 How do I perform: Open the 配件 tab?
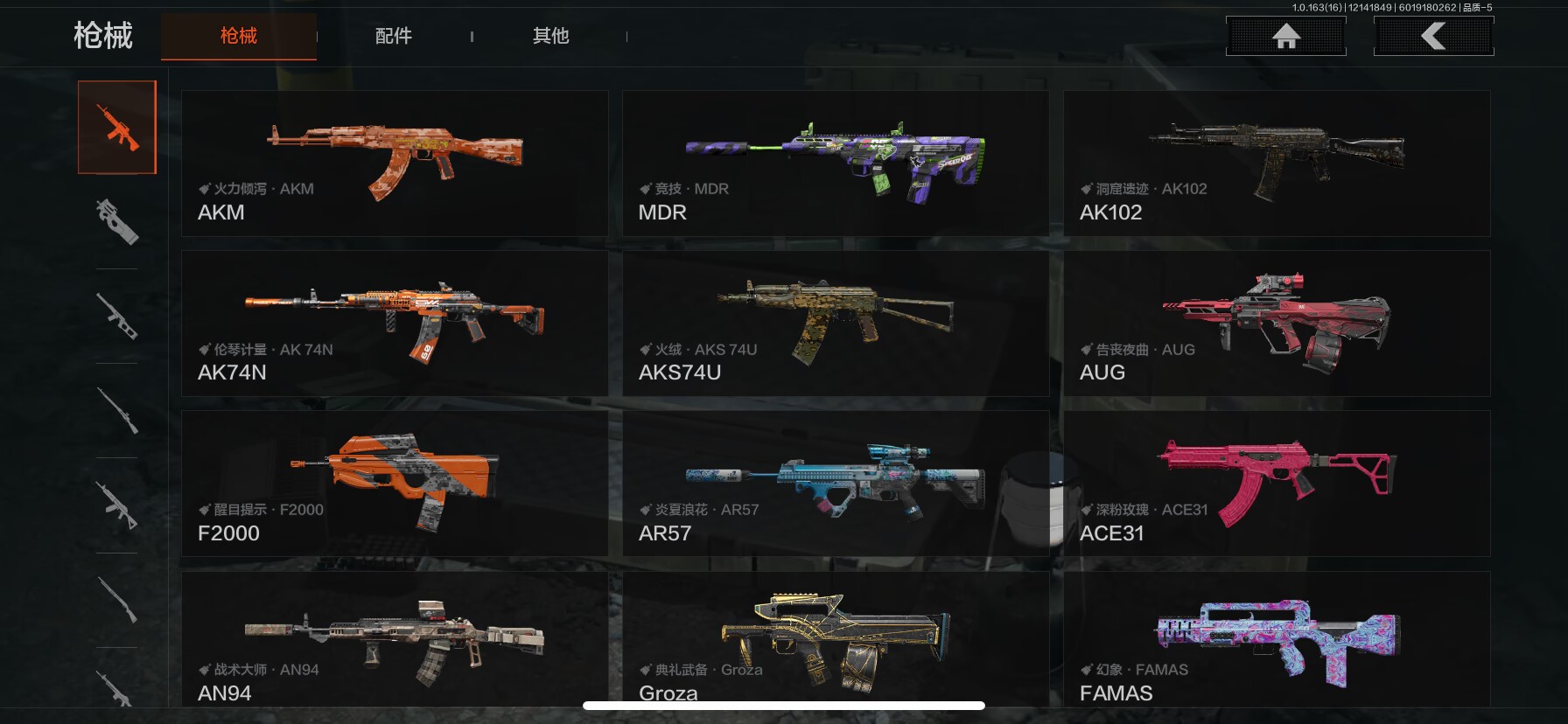tap(393, 36)
